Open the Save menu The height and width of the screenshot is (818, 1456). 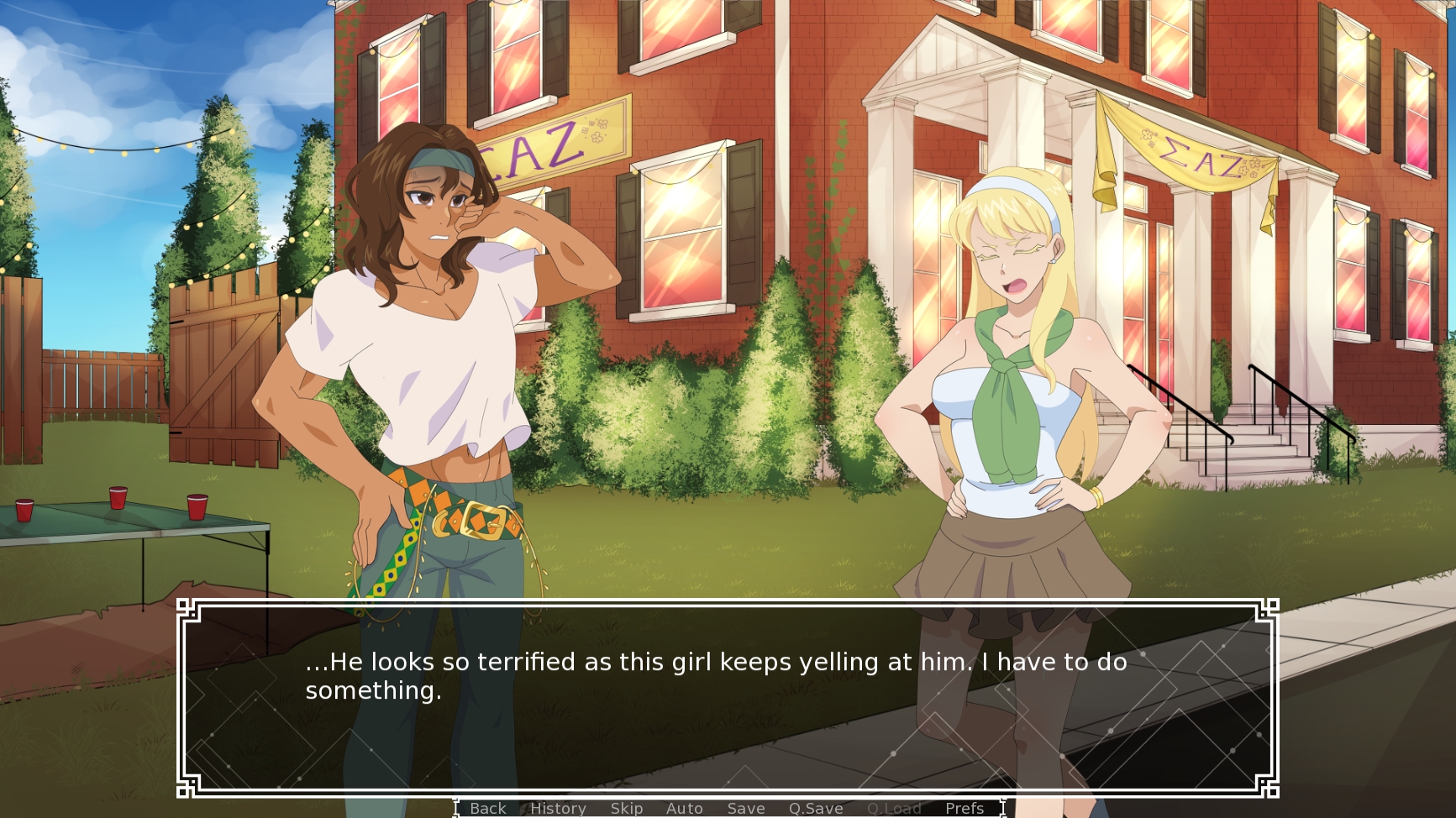pyautogui.click(x=746, y=808)
